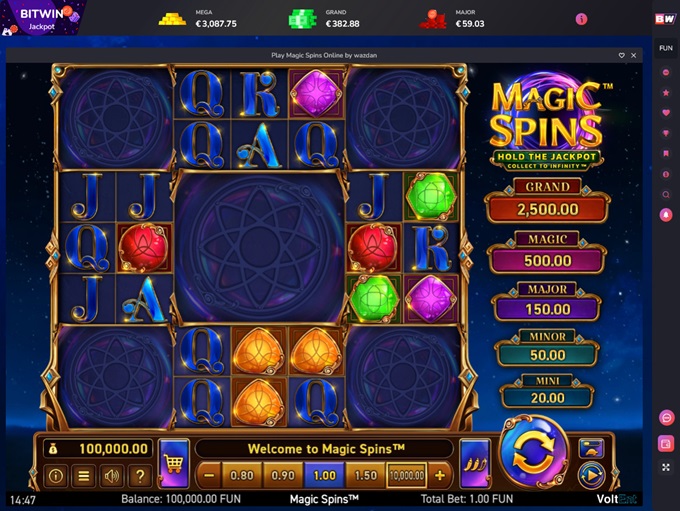This screenshot has height=511, width=680.
Task: Add the game to favorites with the heart
Action: pyautogui.click(x=621, y=55)
